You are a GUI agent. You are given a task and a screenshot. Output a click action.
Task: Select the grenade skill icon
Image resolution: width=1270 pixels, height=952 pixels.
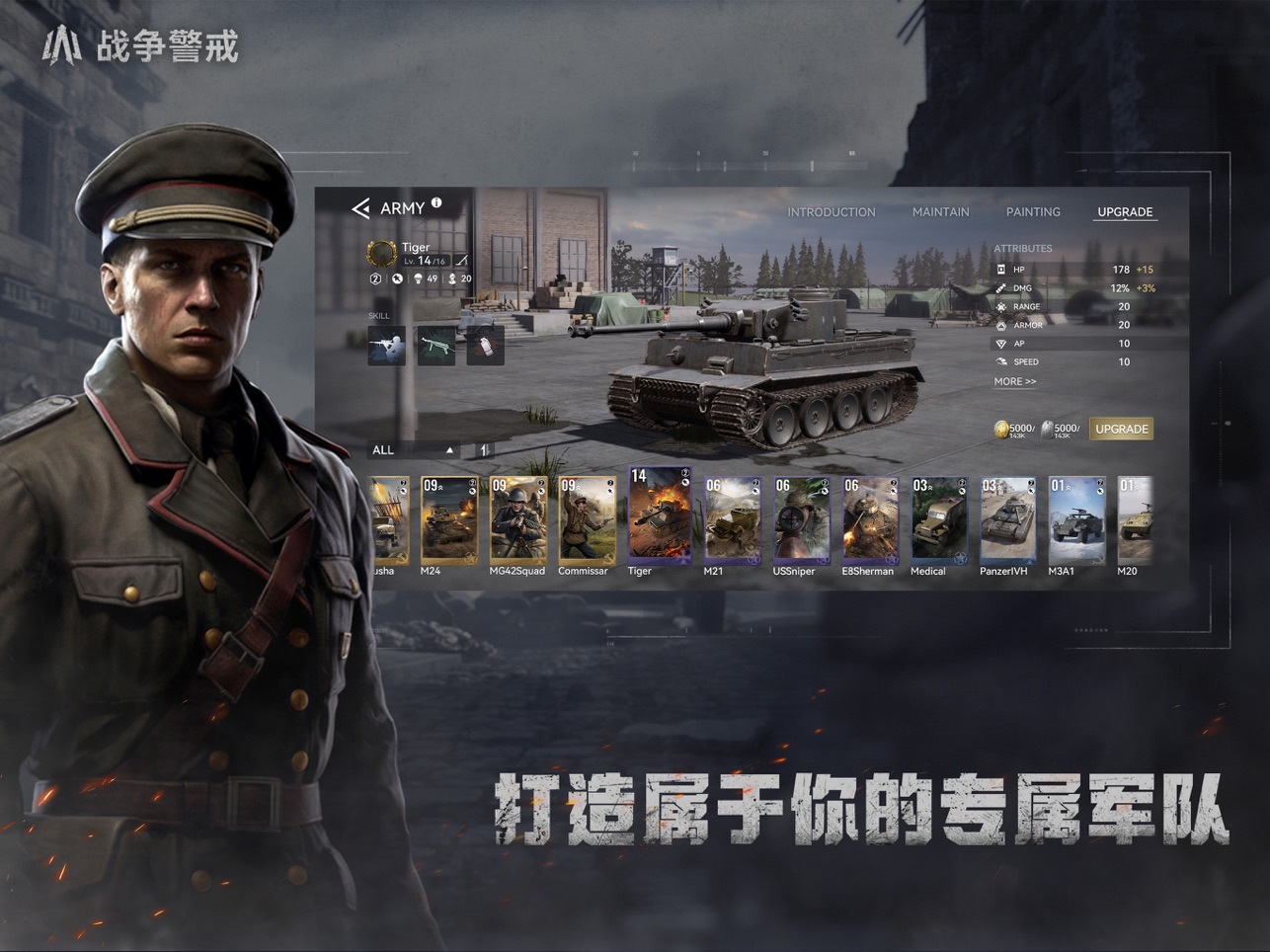486,345
